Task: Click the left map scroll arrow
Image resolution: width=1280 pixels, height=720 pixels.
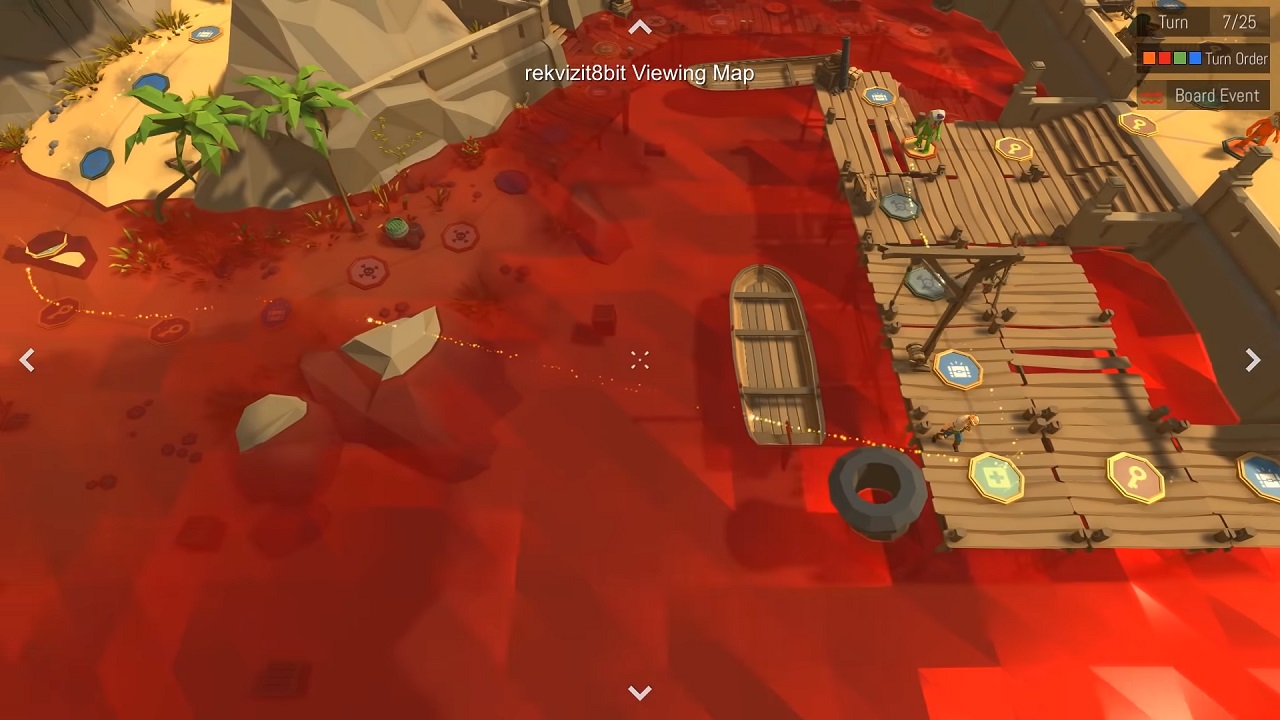Action: click(27, 361)
